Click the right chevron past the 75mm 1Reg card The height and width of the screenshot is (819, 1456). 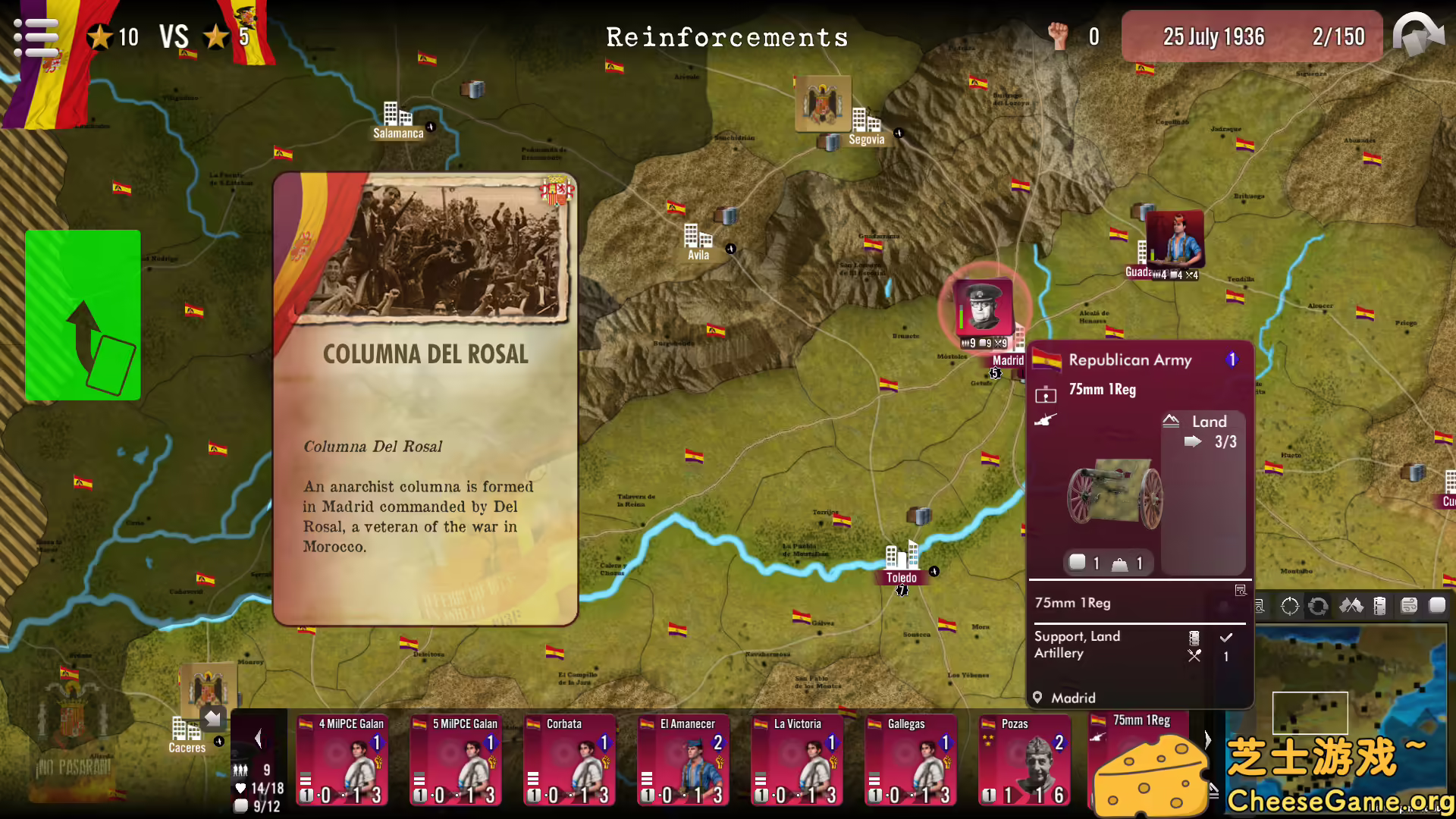coord(1207,738)
